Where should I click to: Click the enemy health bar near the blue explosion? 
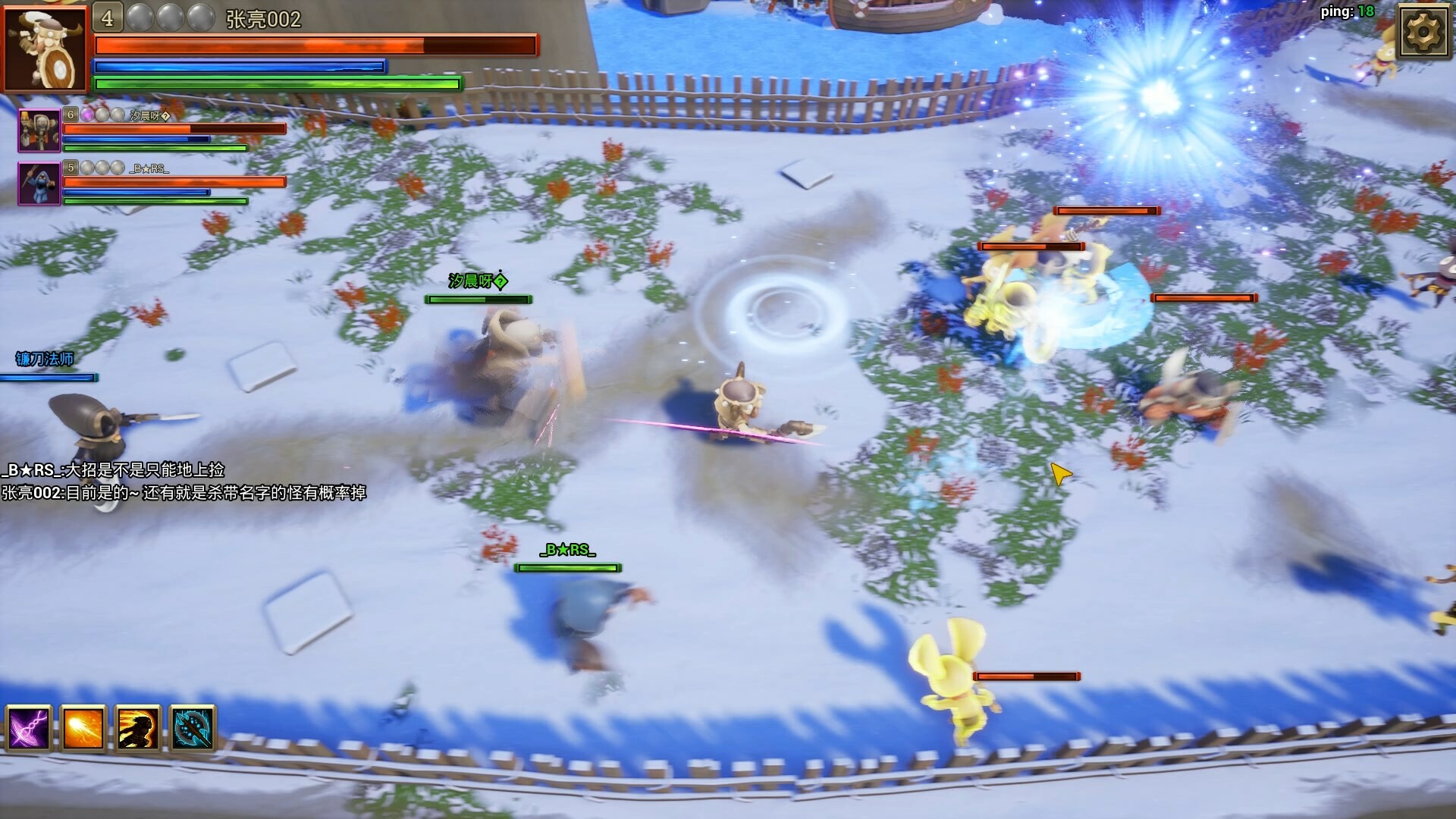tap(1106, 212)
